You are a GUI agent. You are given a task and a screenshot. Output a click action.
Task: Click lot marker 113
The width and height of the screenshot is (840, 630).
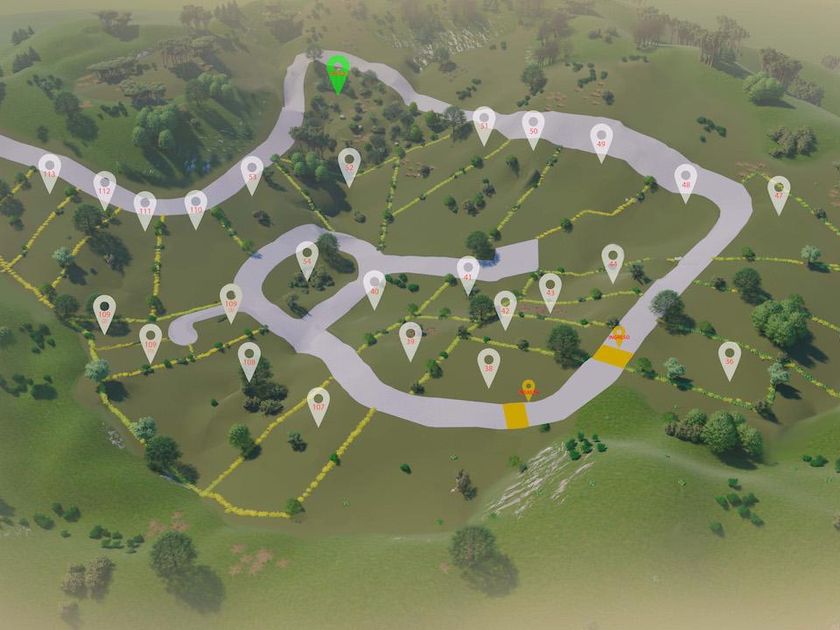(x=49, y=169)
